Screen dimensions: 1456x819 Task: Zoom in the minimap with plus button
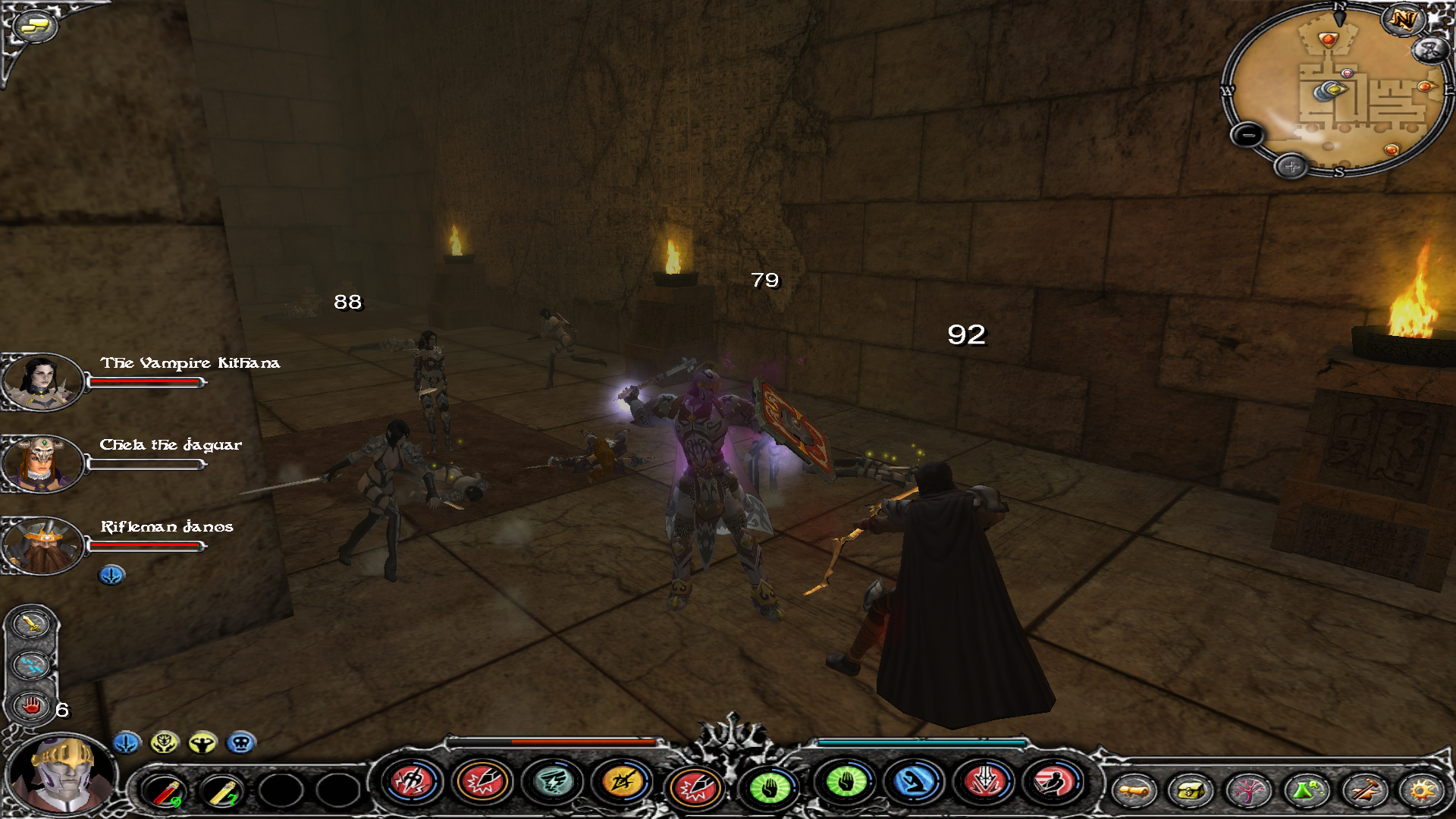(x=1291, y=166)
